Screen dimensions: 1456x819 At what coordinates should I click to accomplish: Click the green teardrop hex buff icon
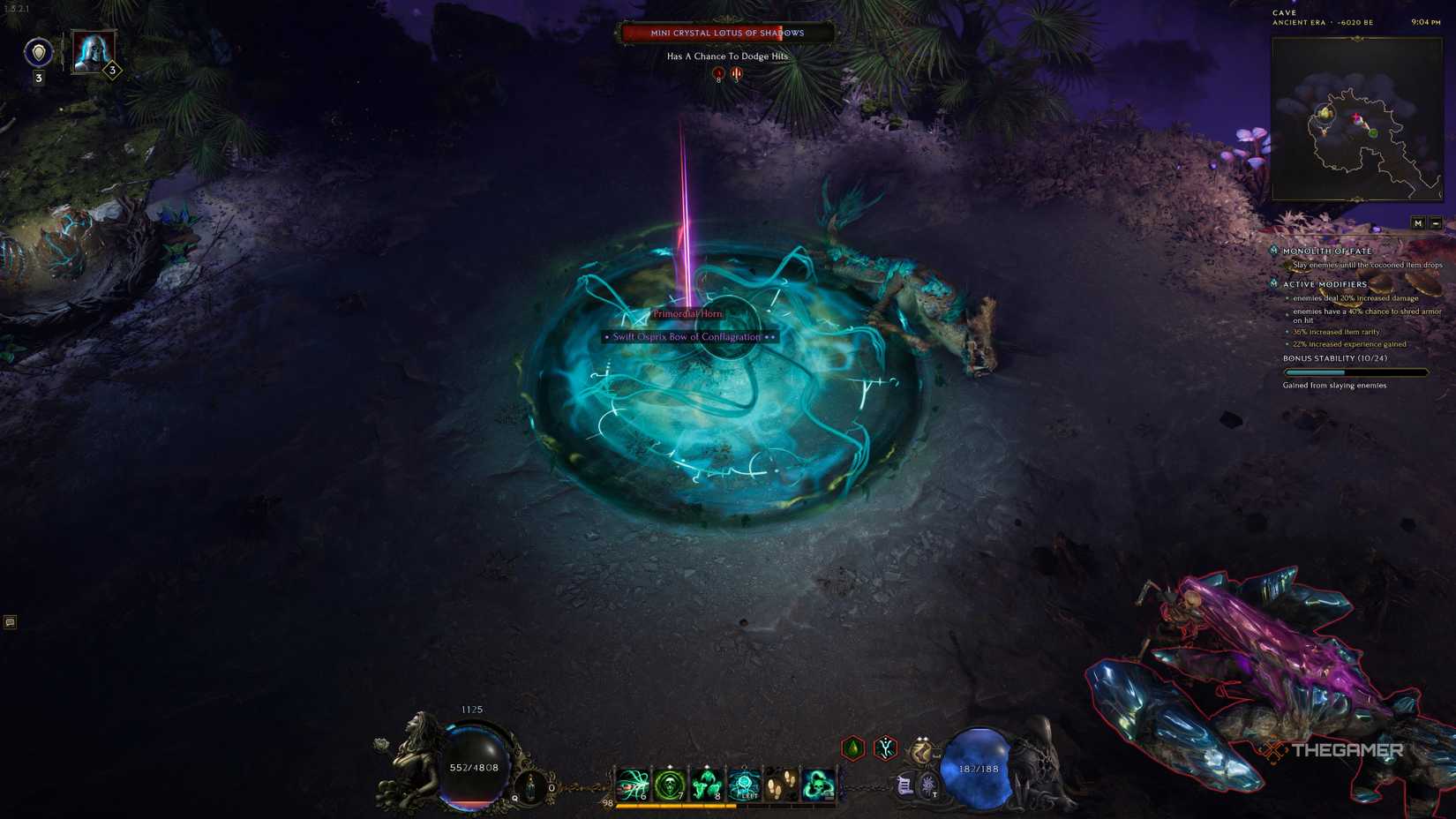point(852,748)
